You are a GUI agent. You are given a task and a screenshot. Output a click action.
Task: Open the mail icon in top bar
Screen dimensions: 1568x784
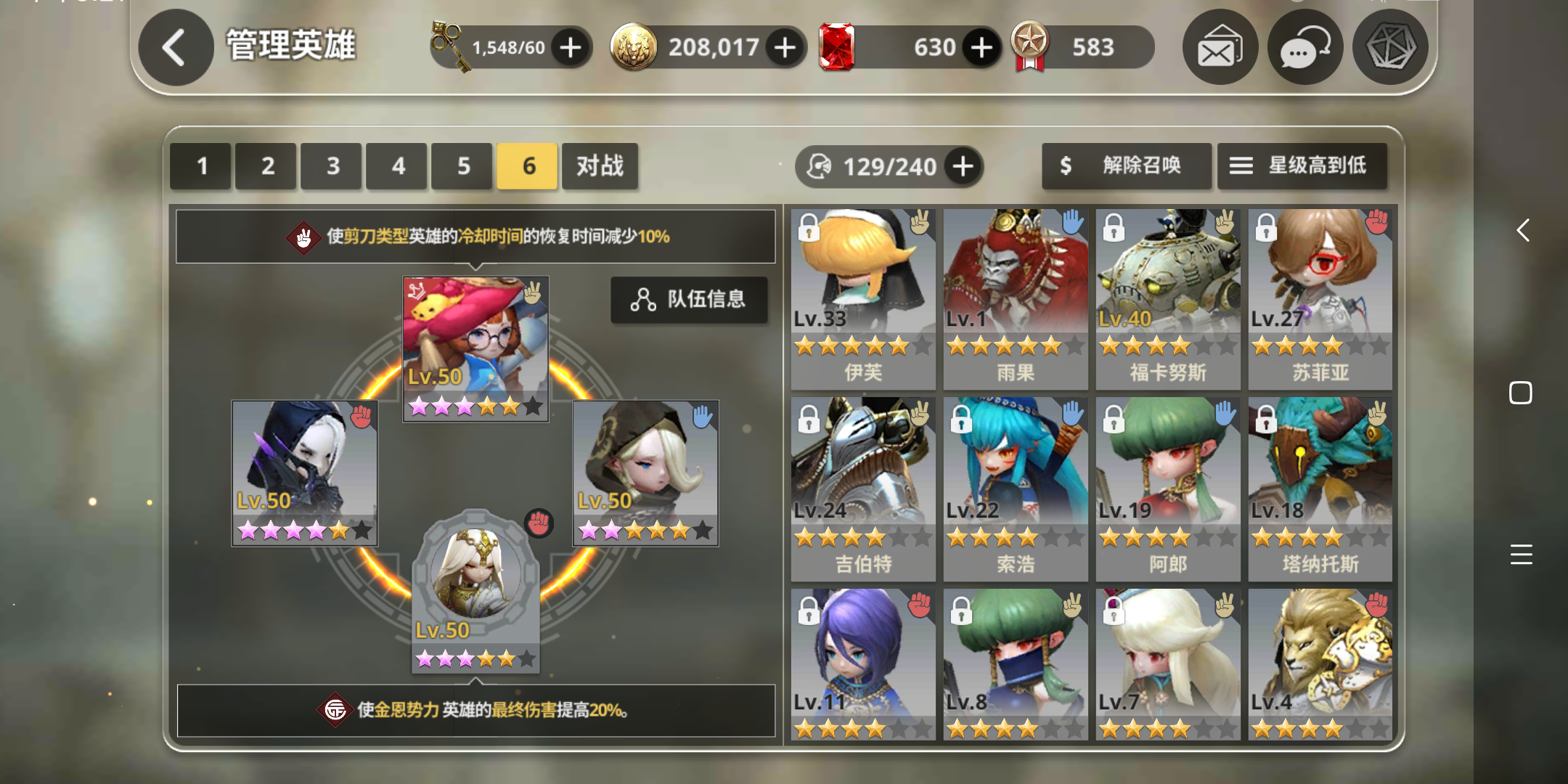pos(1220,46)
